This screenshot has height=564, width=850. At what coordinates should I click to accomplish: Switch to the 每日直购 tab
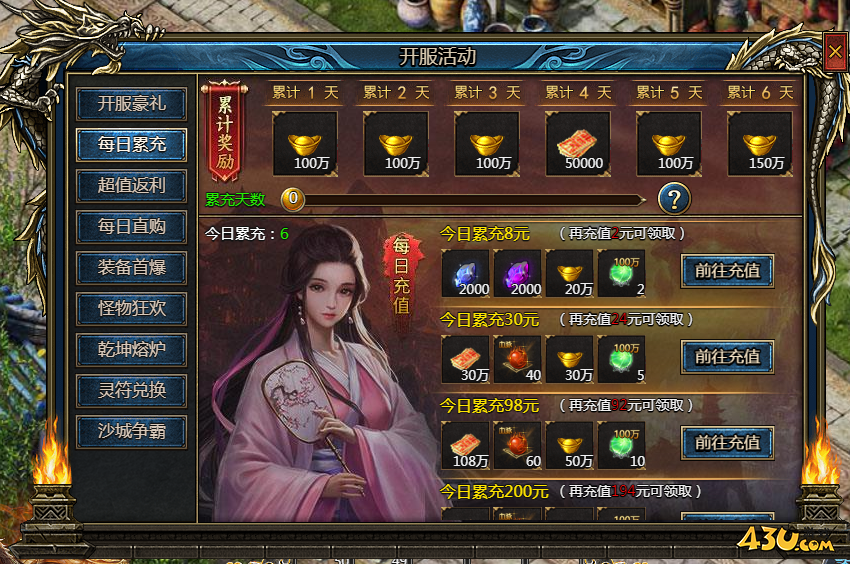click(x=131, y=226)
